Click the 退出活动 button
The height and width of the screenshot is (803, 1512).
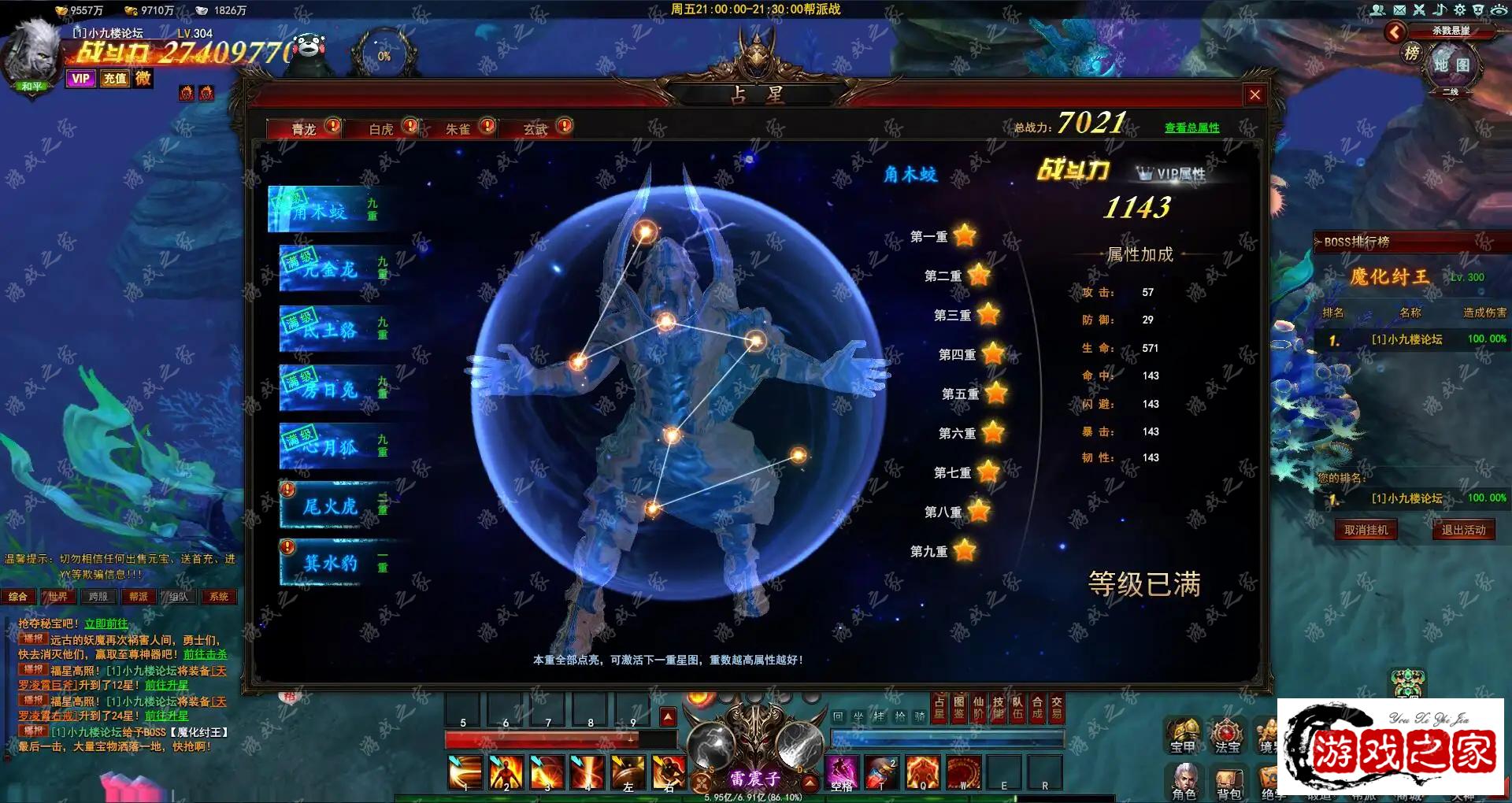tap(1463, 530)
